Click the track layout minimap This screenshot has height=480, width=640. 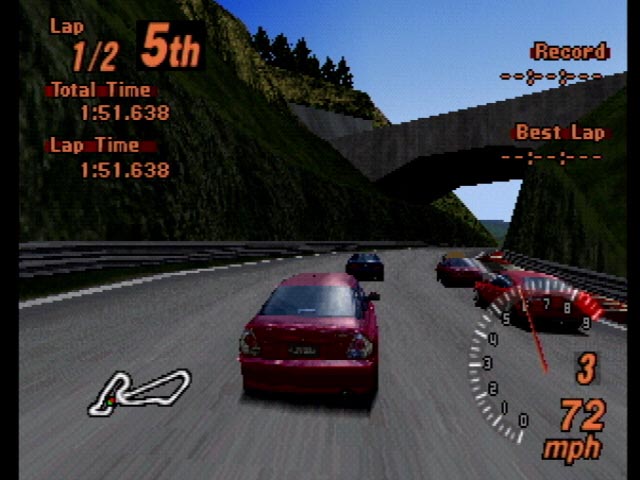(138, 392)
